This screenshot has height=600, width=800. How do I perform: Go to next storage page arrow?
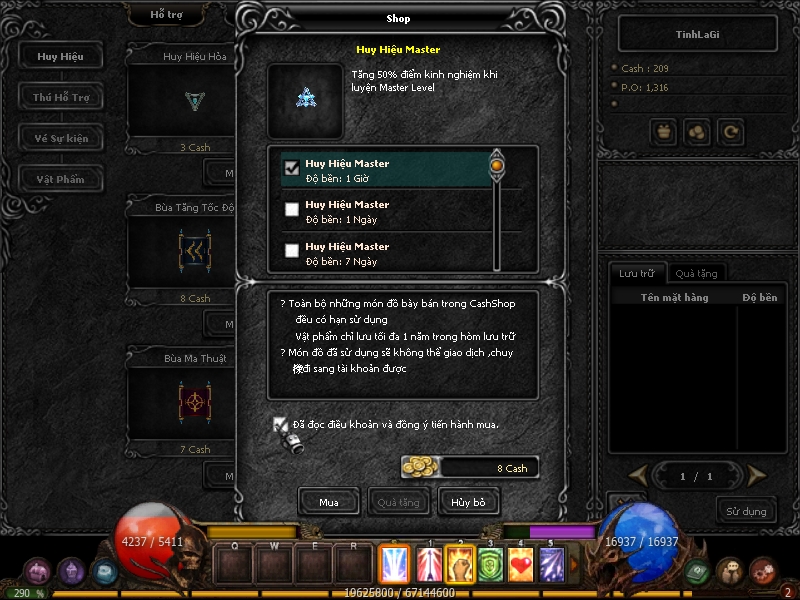(x=757, y=475)
